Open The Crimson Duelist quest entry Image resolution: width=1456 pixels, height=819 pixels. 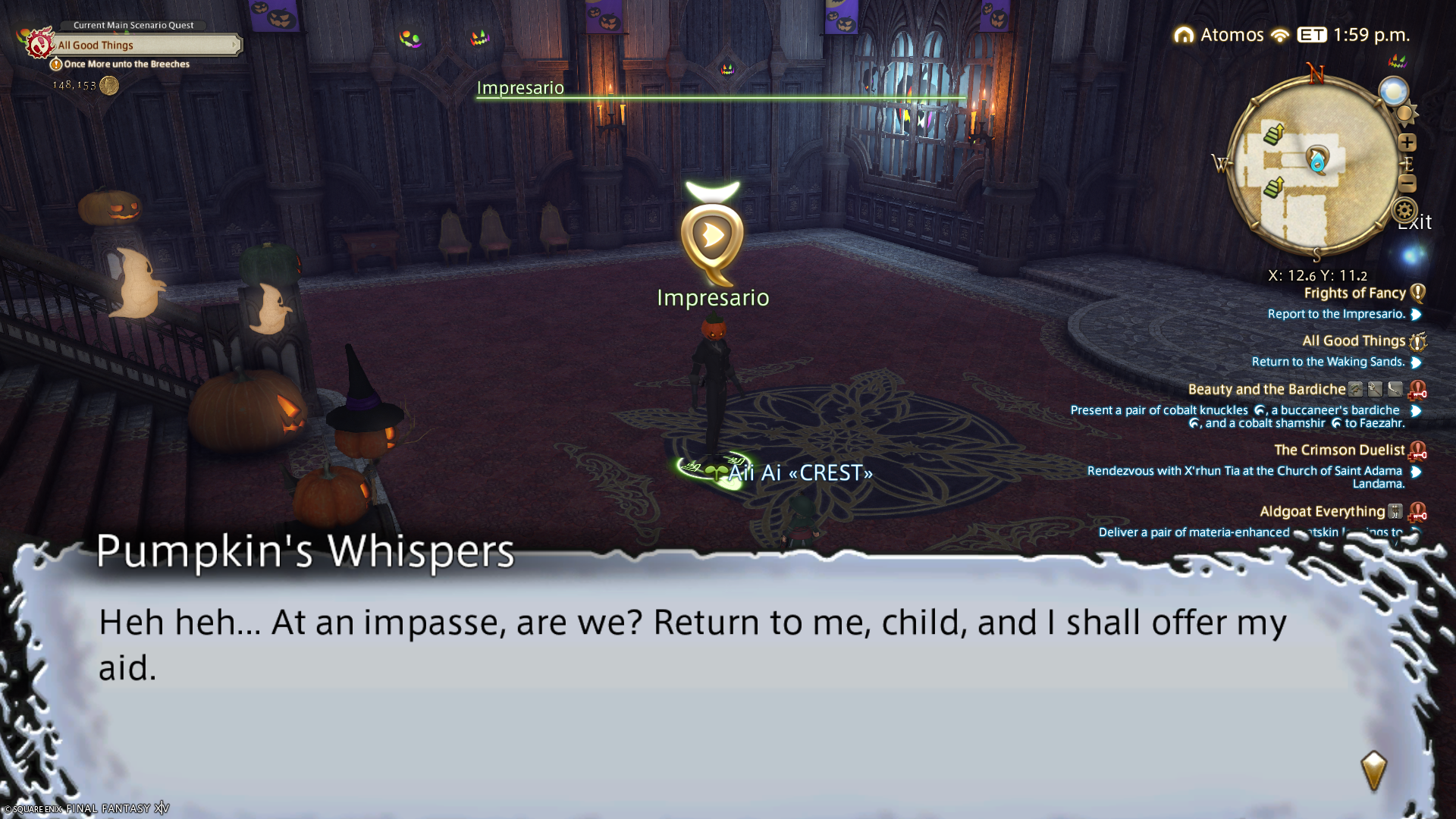[1338, 450]
